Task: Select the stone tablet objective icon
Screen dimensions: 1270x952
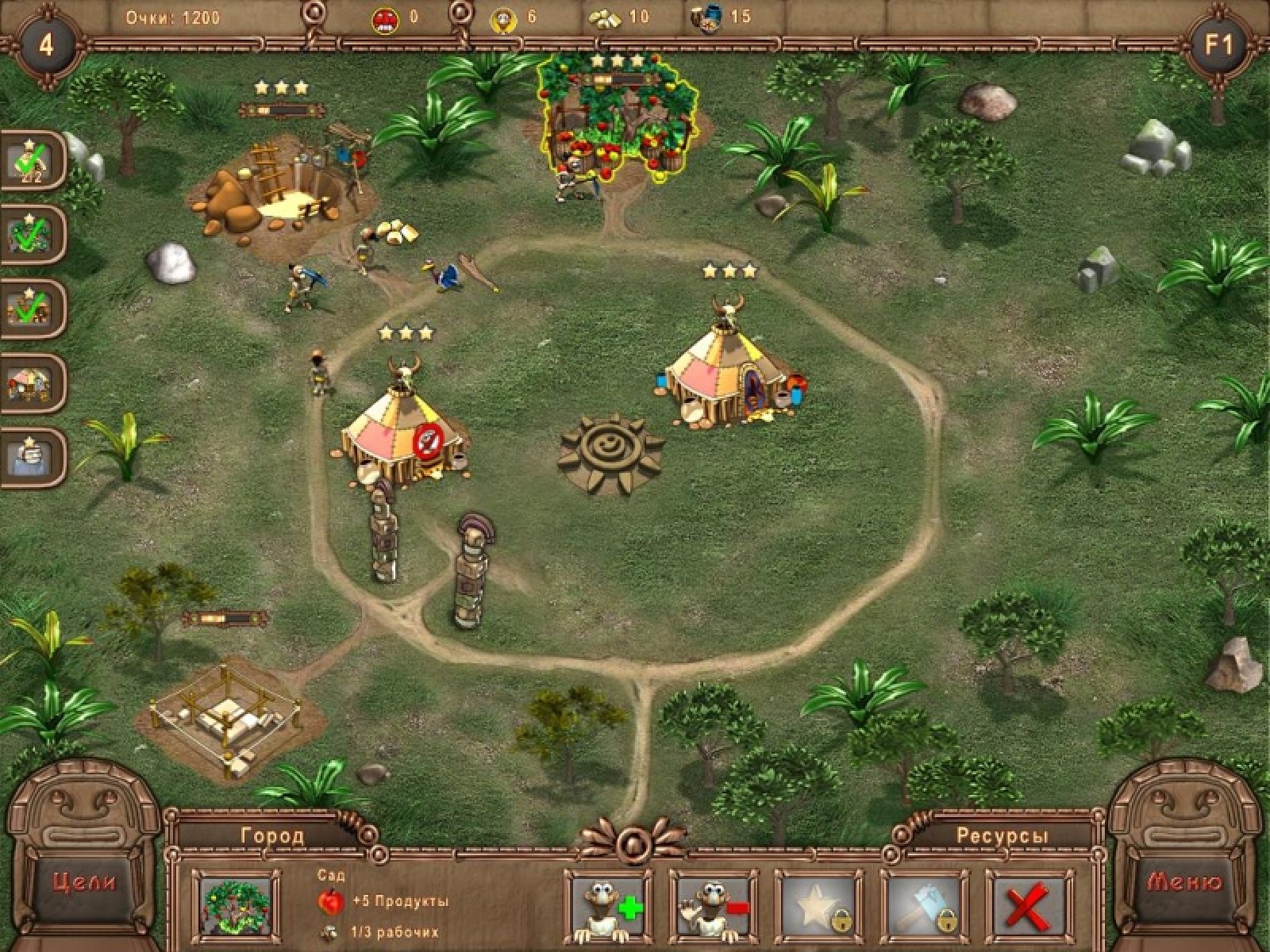Action: click(32, 458)
